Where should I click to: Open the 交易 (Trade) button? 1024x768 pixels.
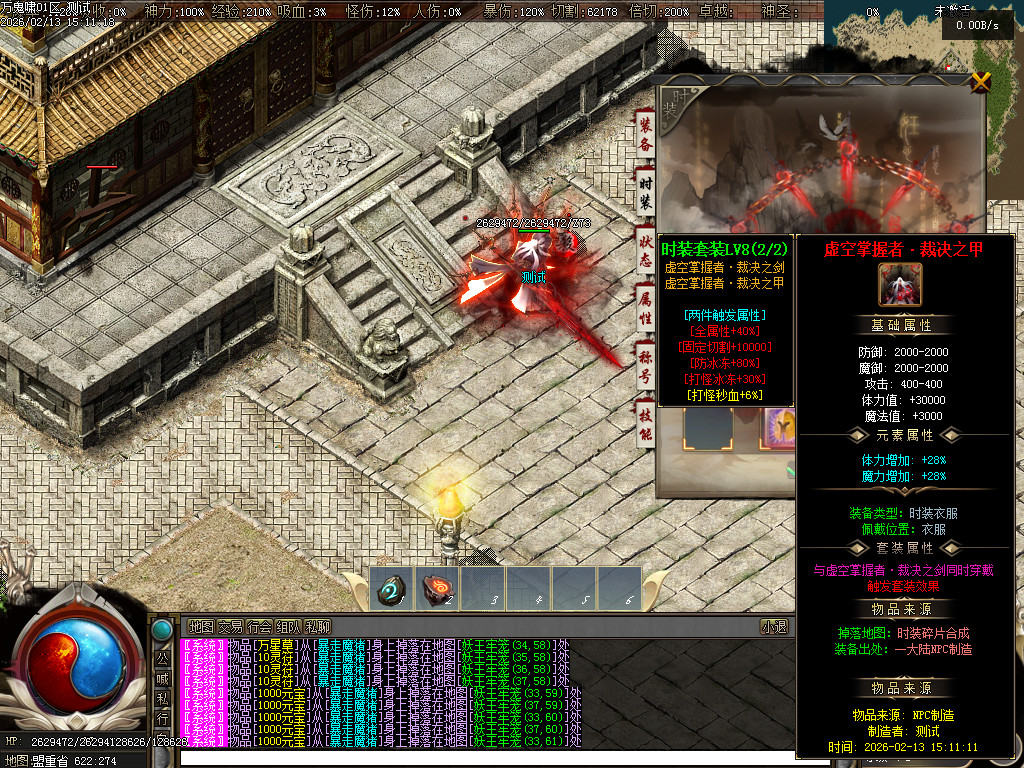230,626
